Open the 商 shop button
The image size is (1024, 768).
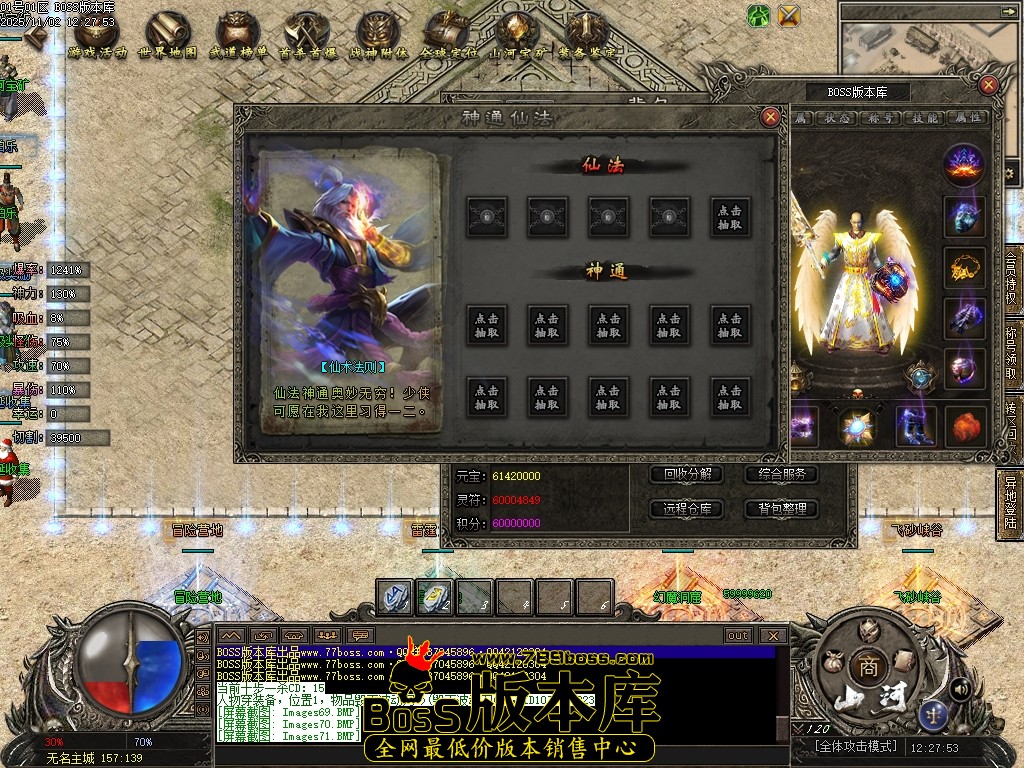(866, 667)
